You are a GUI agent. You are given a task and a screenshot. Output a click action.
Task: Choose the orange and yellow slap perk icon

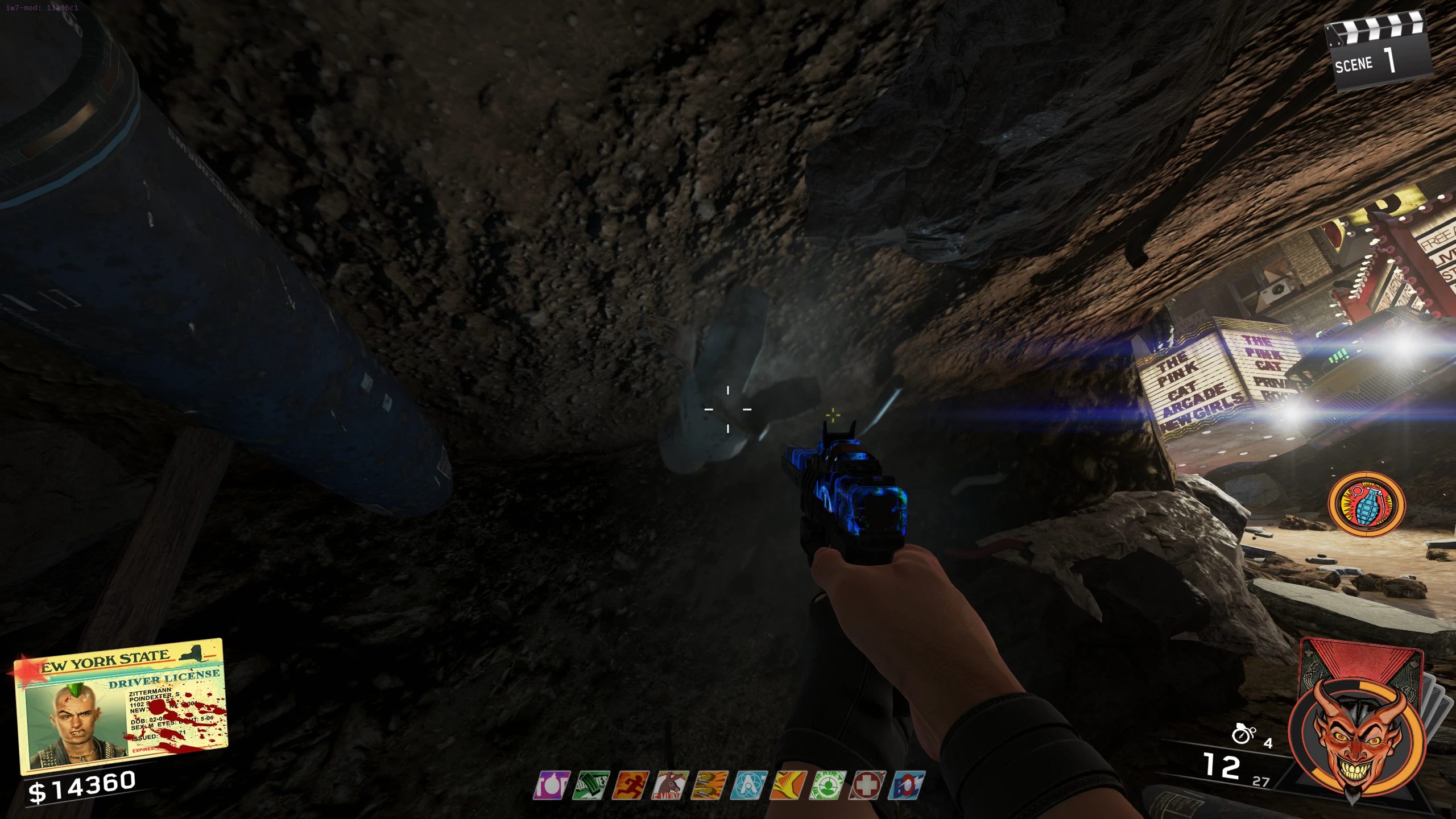788,785
